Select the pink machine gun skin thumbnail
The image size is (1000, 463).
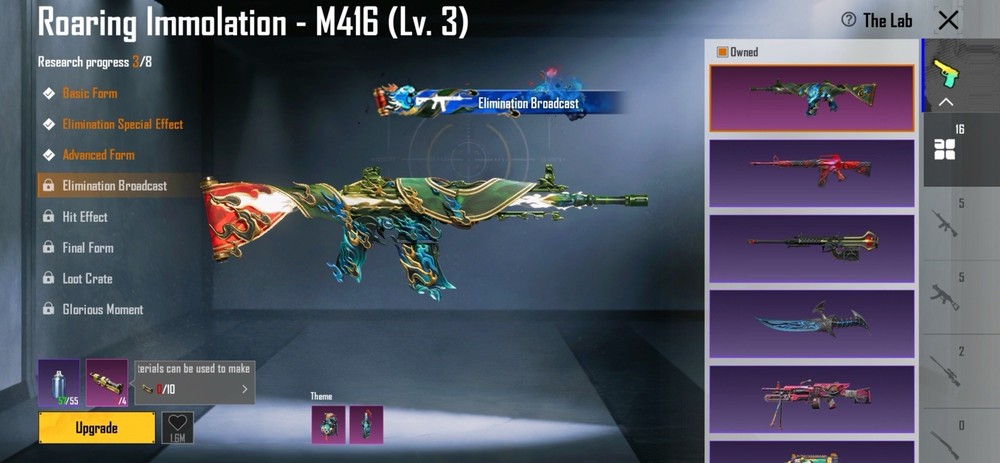(812, 398)
